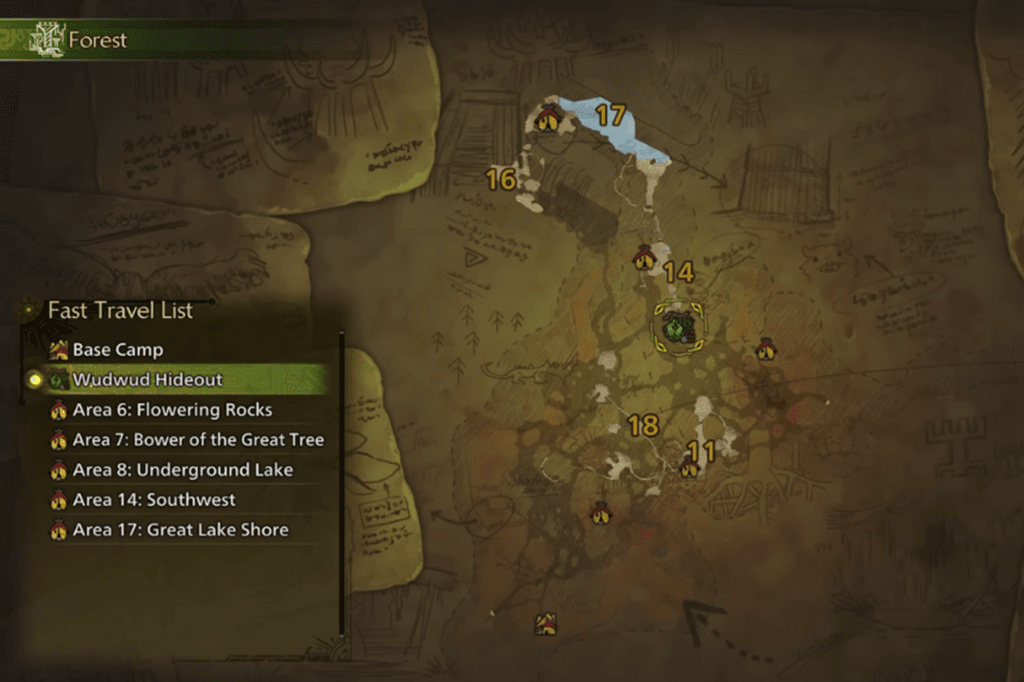The width and height of the screenshot is (1024, 682).
Task: Choose Wudwud Hideout fast travel entry
Action: [147, 380]
